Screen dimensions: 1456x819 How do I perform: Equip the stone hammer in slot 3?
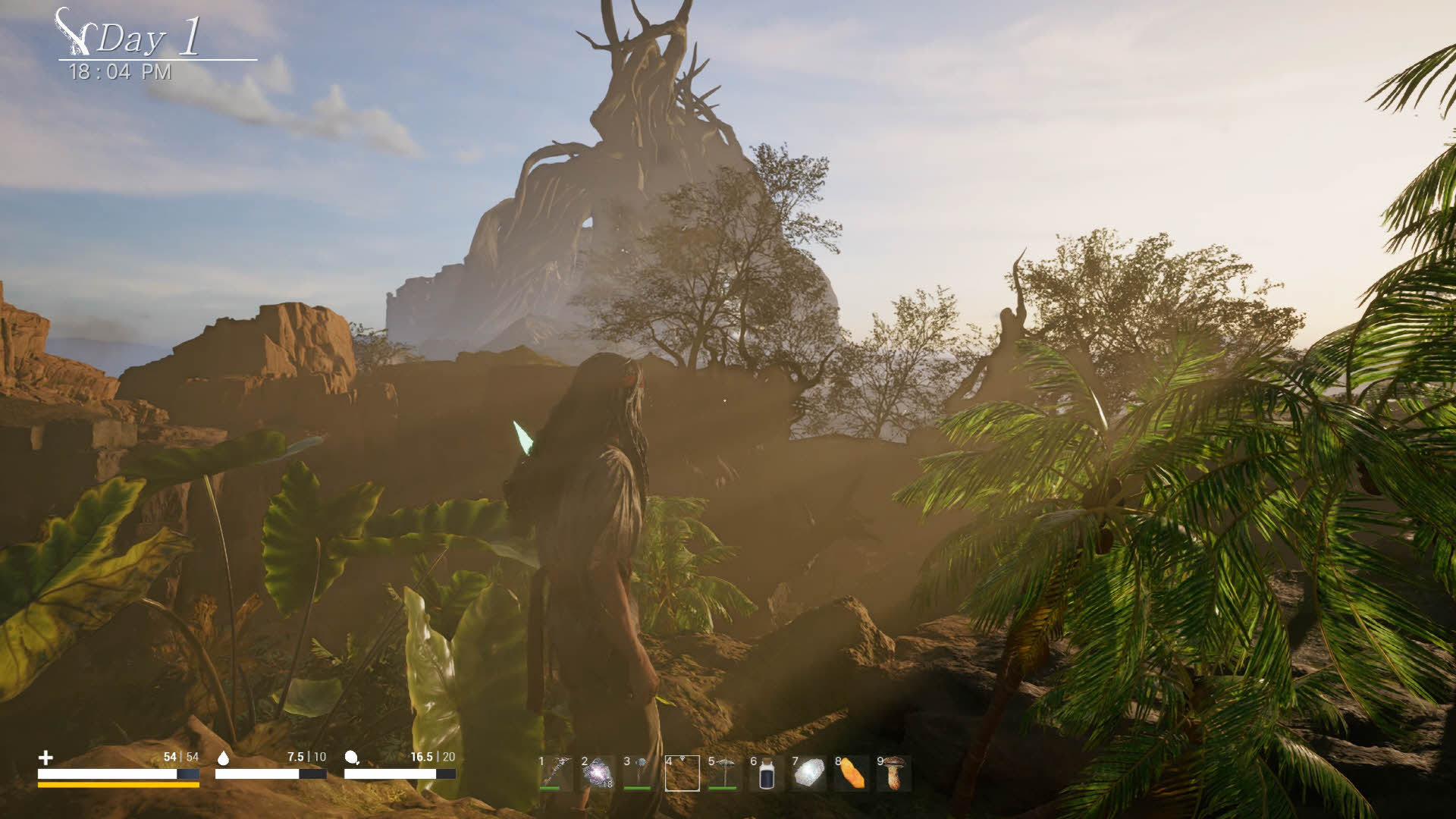(639, 773)
